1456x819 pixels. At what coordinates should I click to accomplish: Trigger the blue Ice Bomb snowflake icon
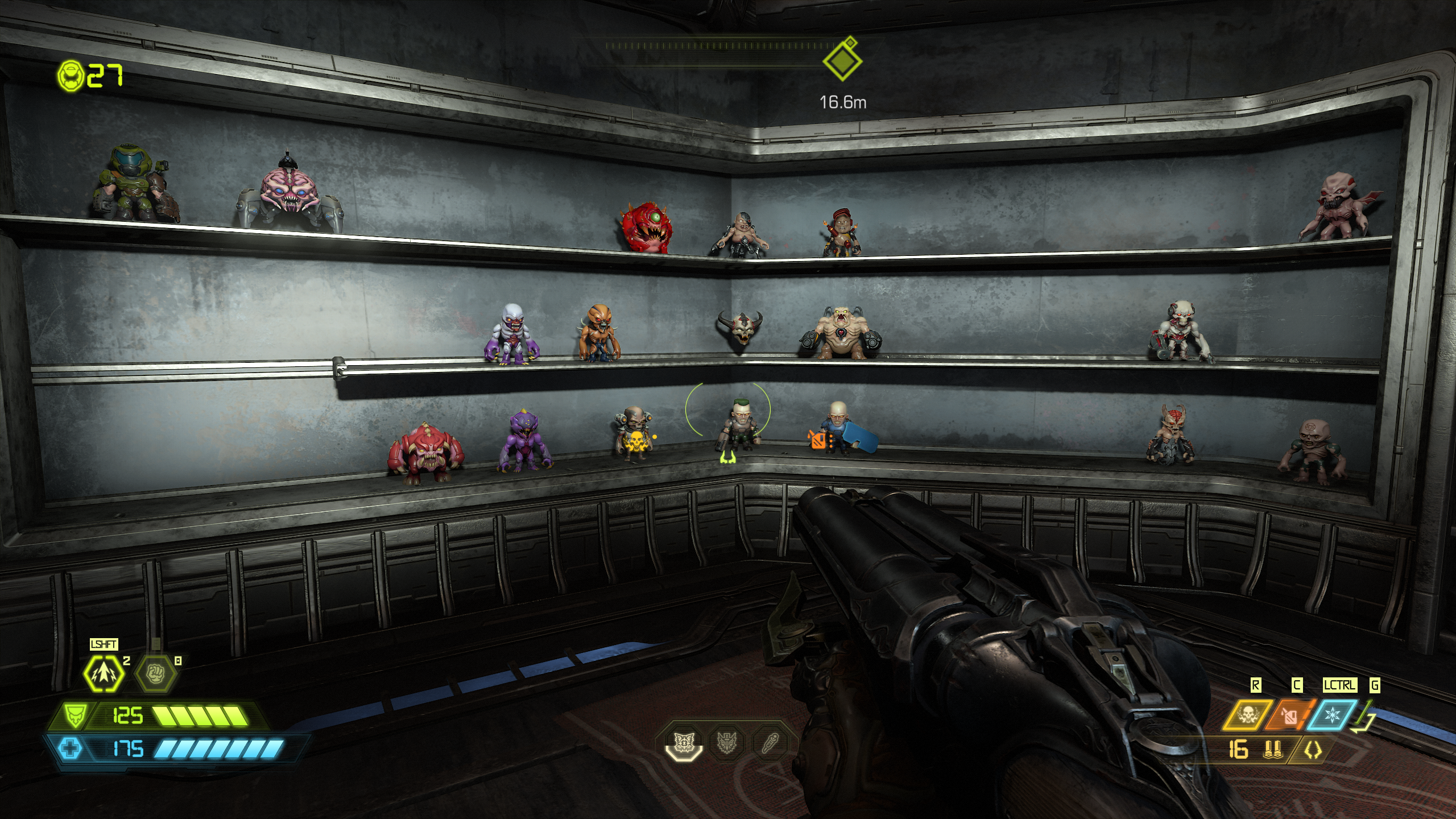tap(1331, 714)
